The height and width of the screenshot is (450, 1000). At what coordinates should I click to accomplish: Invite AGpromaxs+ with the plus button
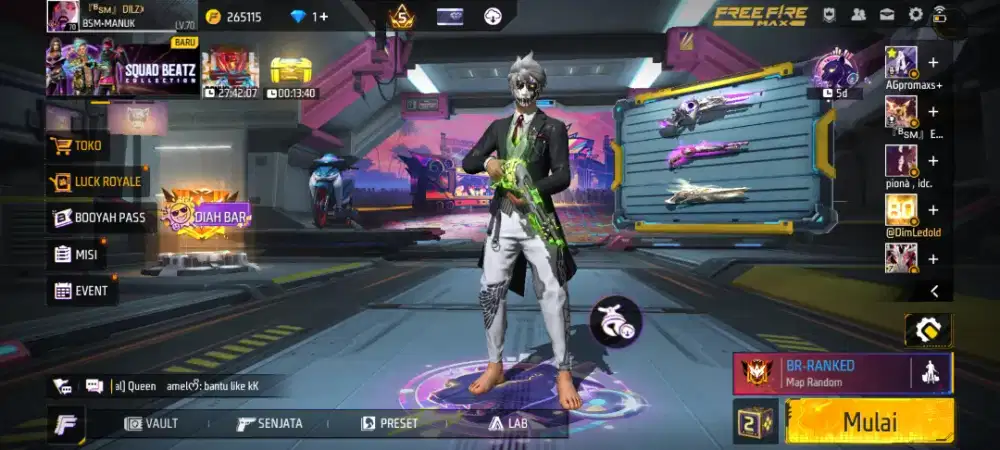933,62
